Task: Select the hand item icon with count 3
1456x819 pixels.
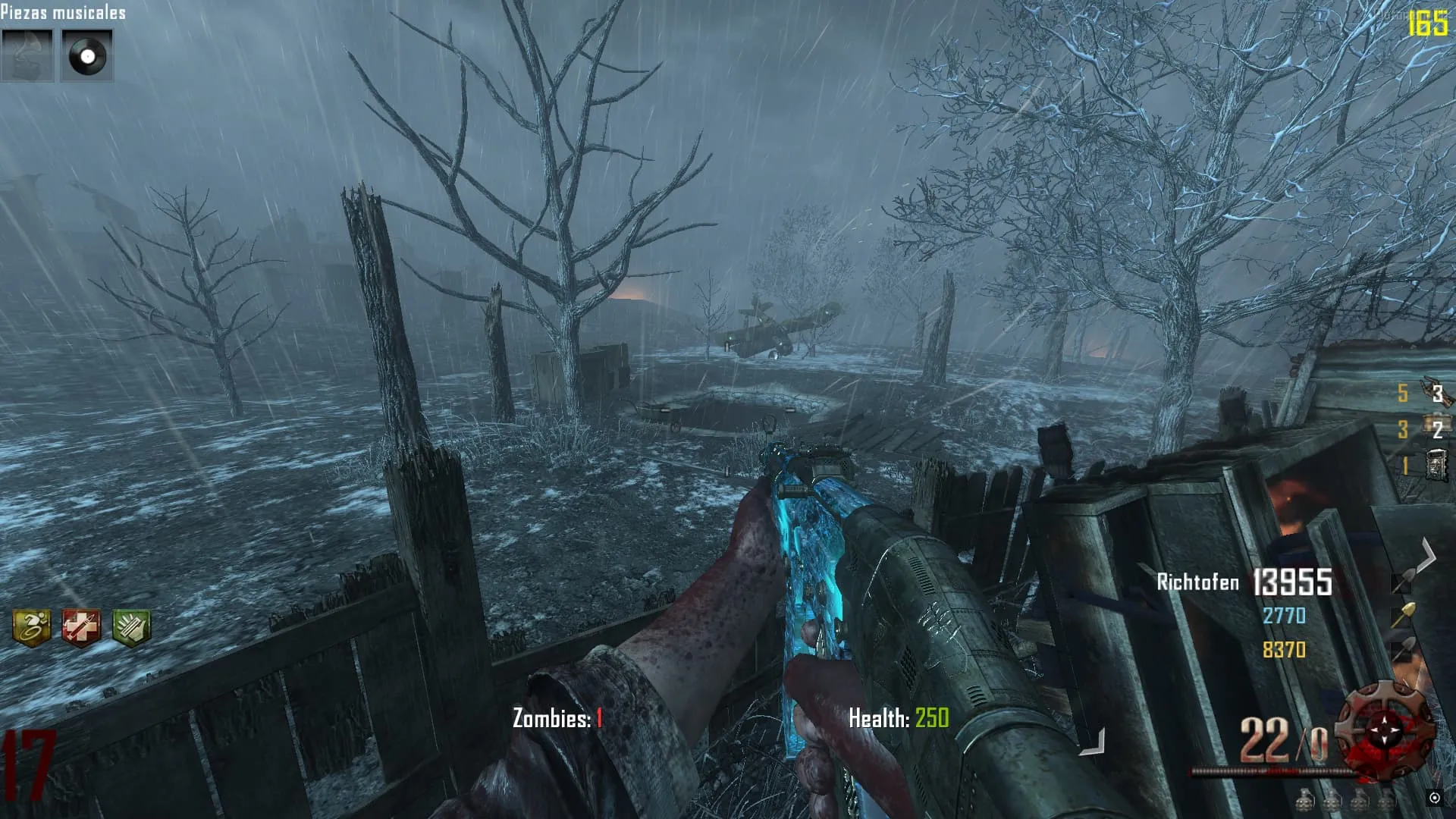Action: tap(1435, 392)
